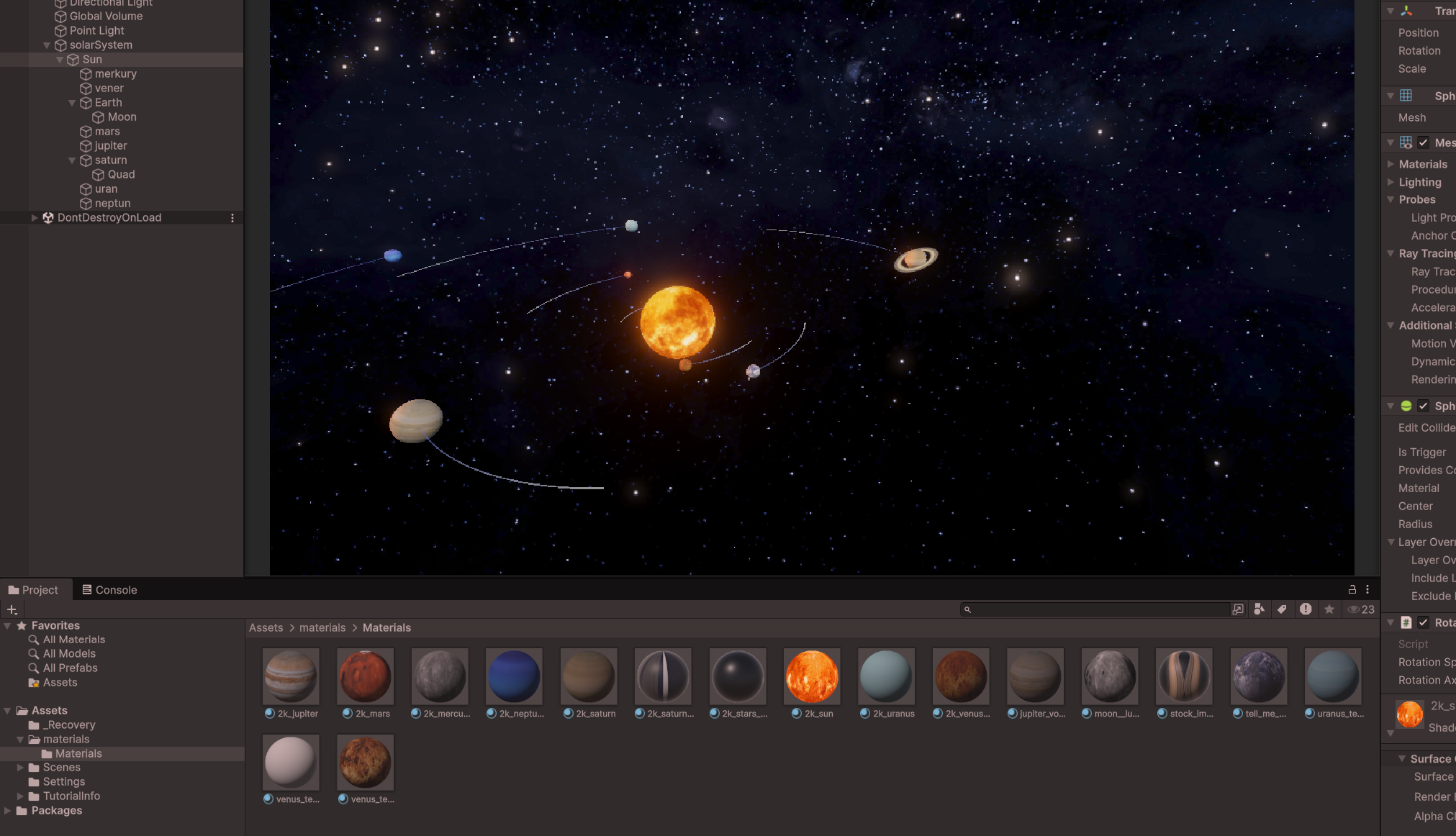Choose jupiter in the hierarchy list
1456x836 pixels.
(110, 146)
